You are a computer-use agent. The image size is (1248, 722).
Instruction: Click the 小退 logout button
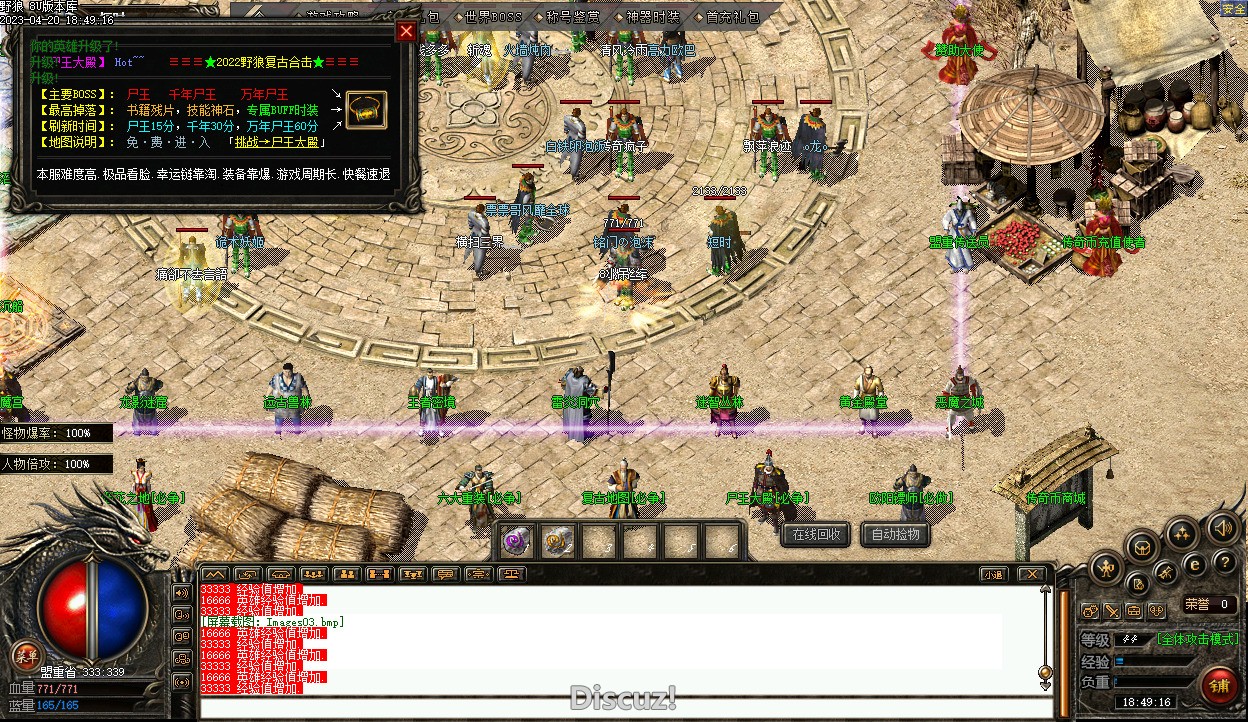[x=992, y=574]
